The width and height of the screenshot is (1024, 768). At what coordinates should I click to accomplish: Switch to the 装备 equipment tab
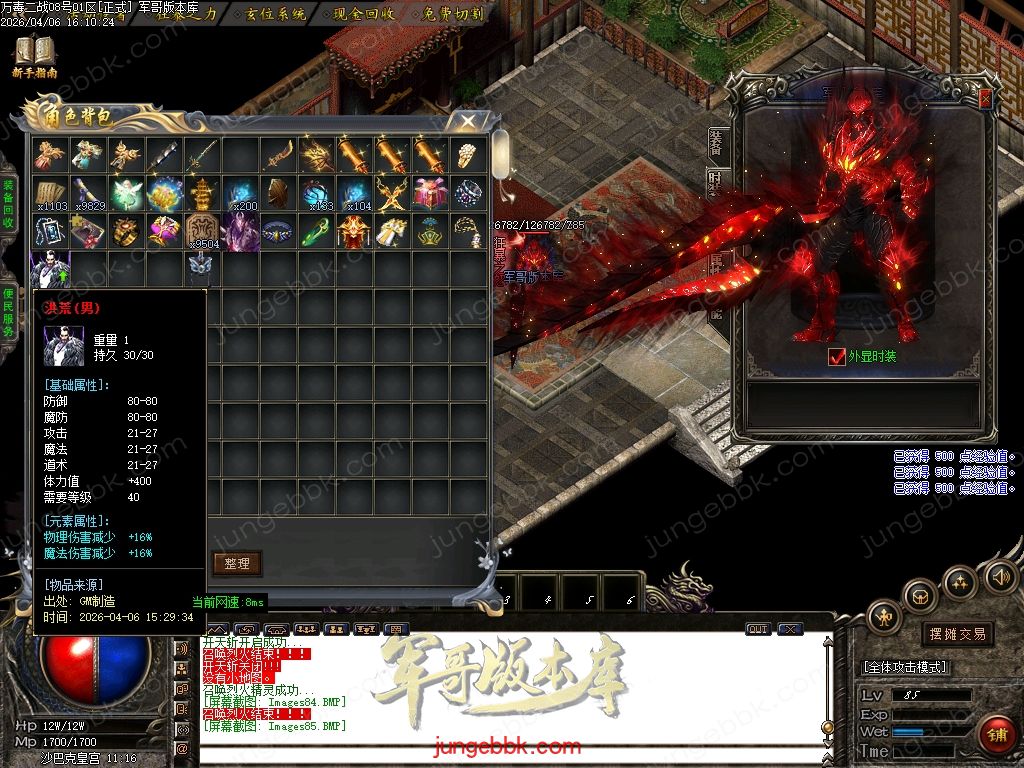click(716, 142)
